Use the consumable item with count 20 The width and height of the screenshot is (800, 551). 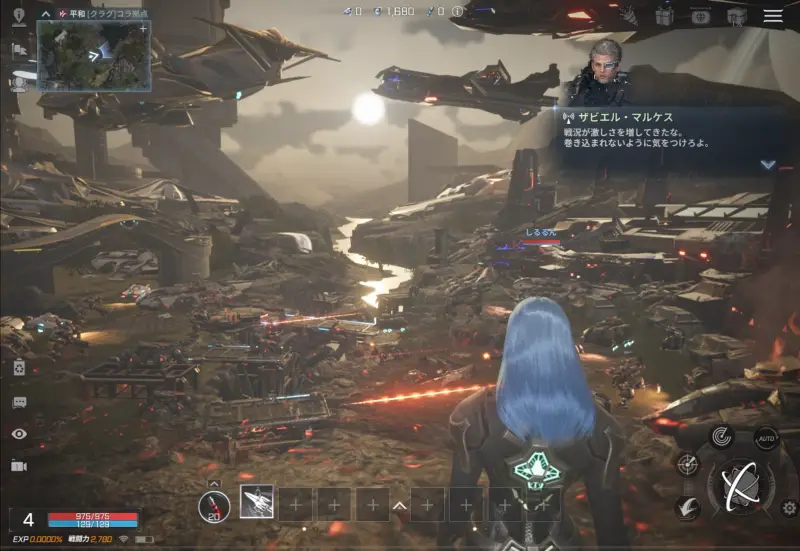pos(214,506)
